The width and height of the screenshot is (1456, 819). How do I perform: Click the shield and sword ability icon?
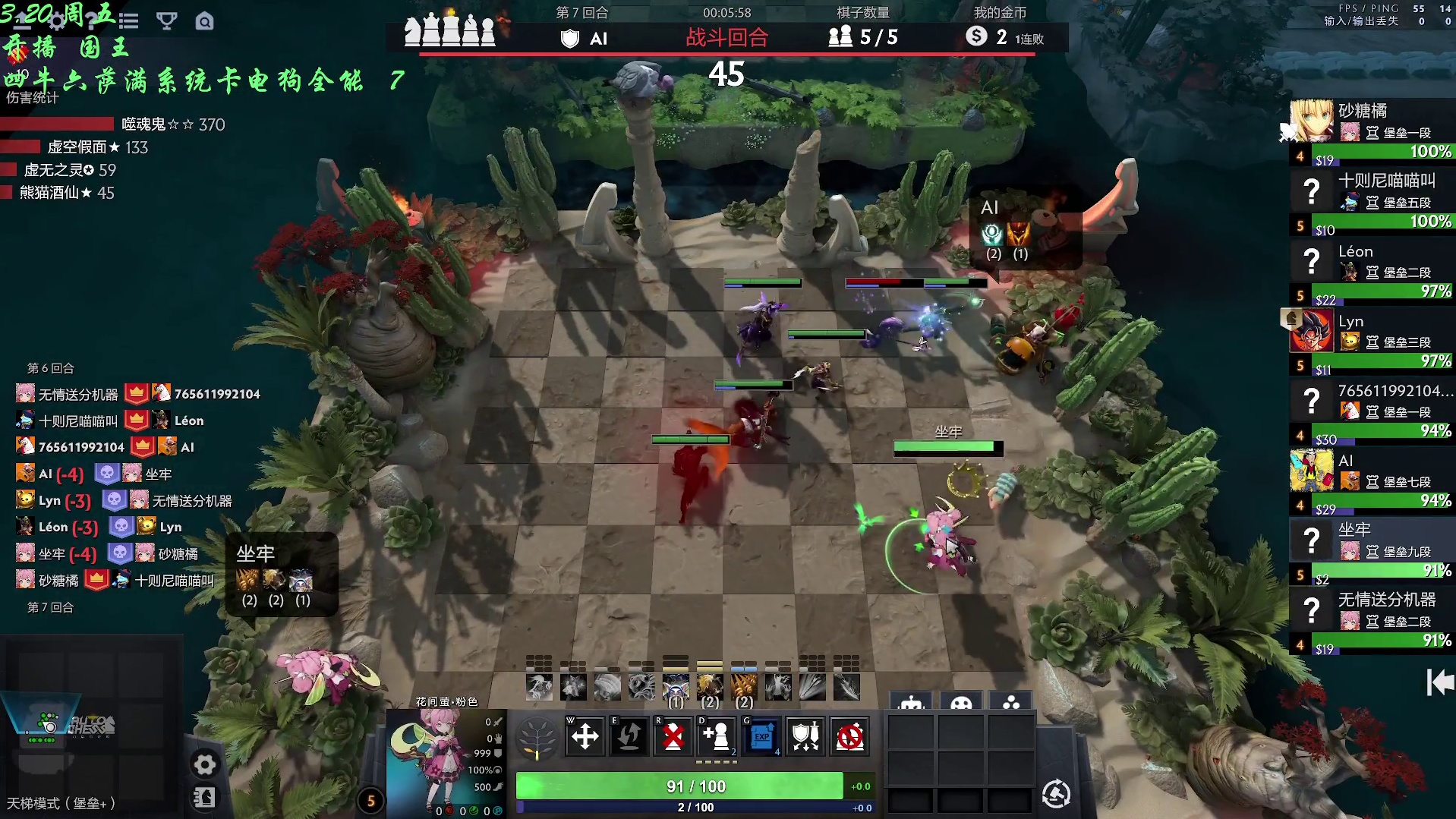pyautogui.click(x=805, y=736)
